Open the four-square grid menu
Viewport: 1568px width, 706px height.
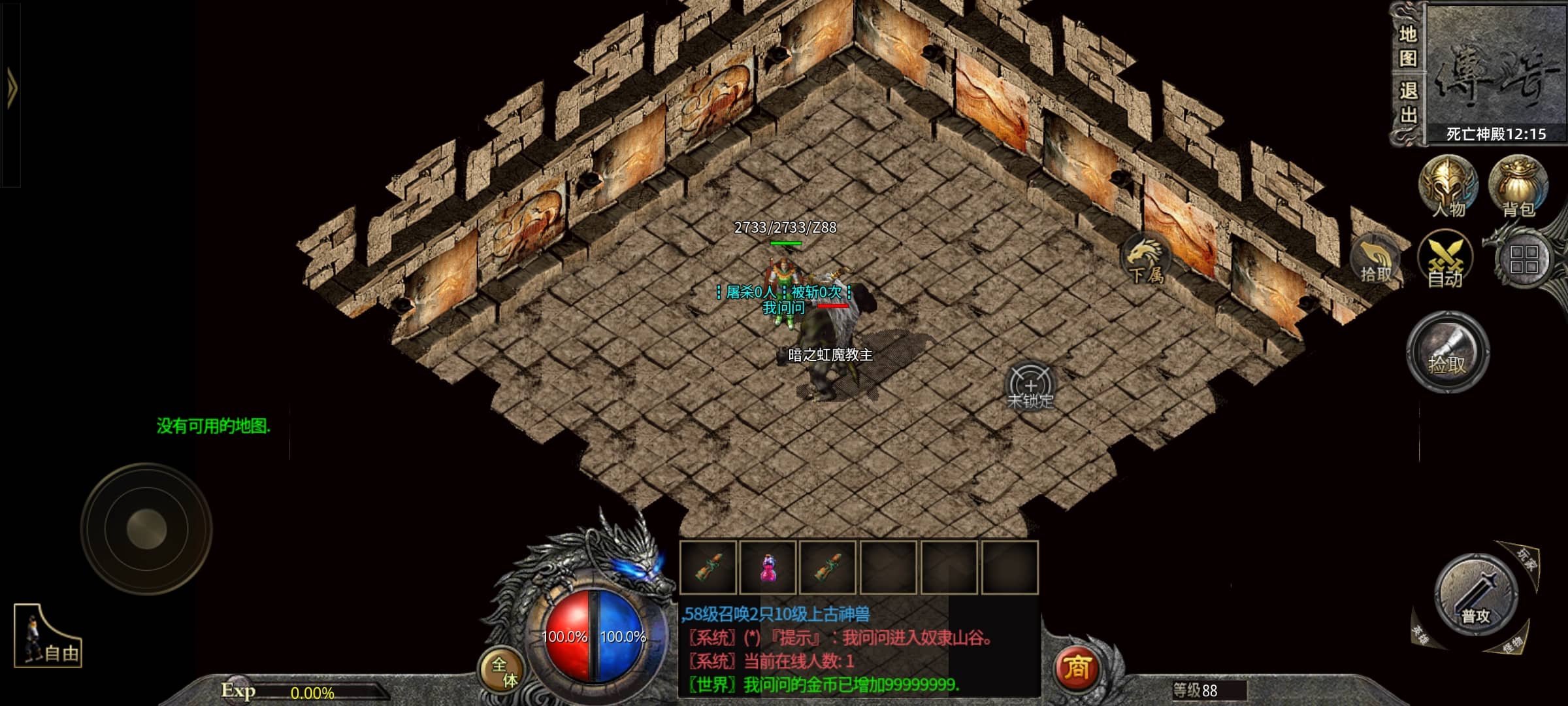pyautogui.click(x=1524, y=260)
